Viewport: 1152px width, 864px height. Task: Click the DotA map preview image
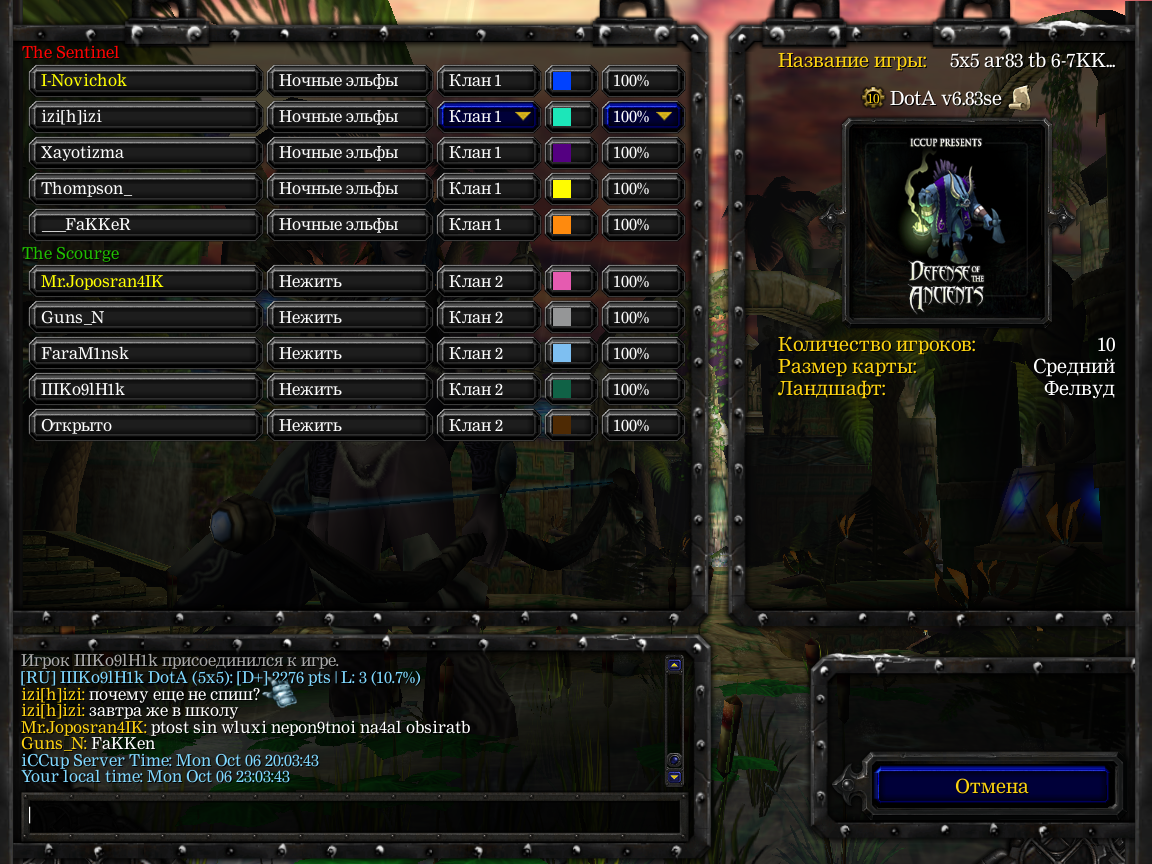coord(946,223)
